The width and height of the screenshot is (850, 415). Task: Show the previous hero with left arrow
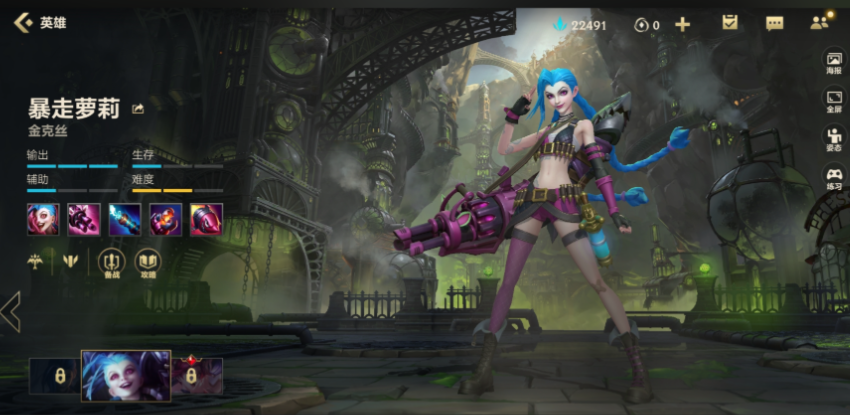coord(11,312)
